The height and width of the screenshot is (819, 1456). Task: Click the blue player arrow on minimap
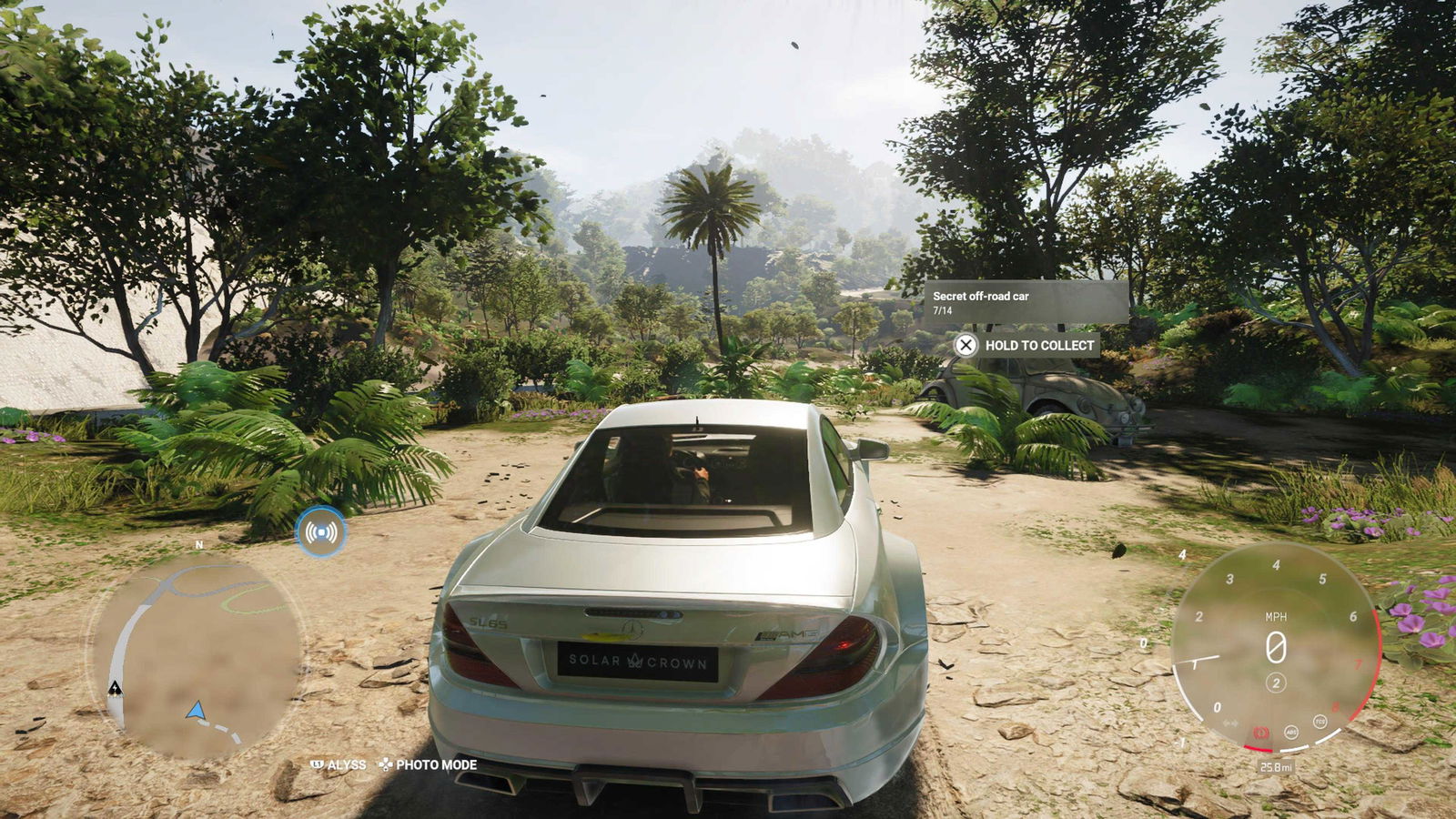click(195, 711)
